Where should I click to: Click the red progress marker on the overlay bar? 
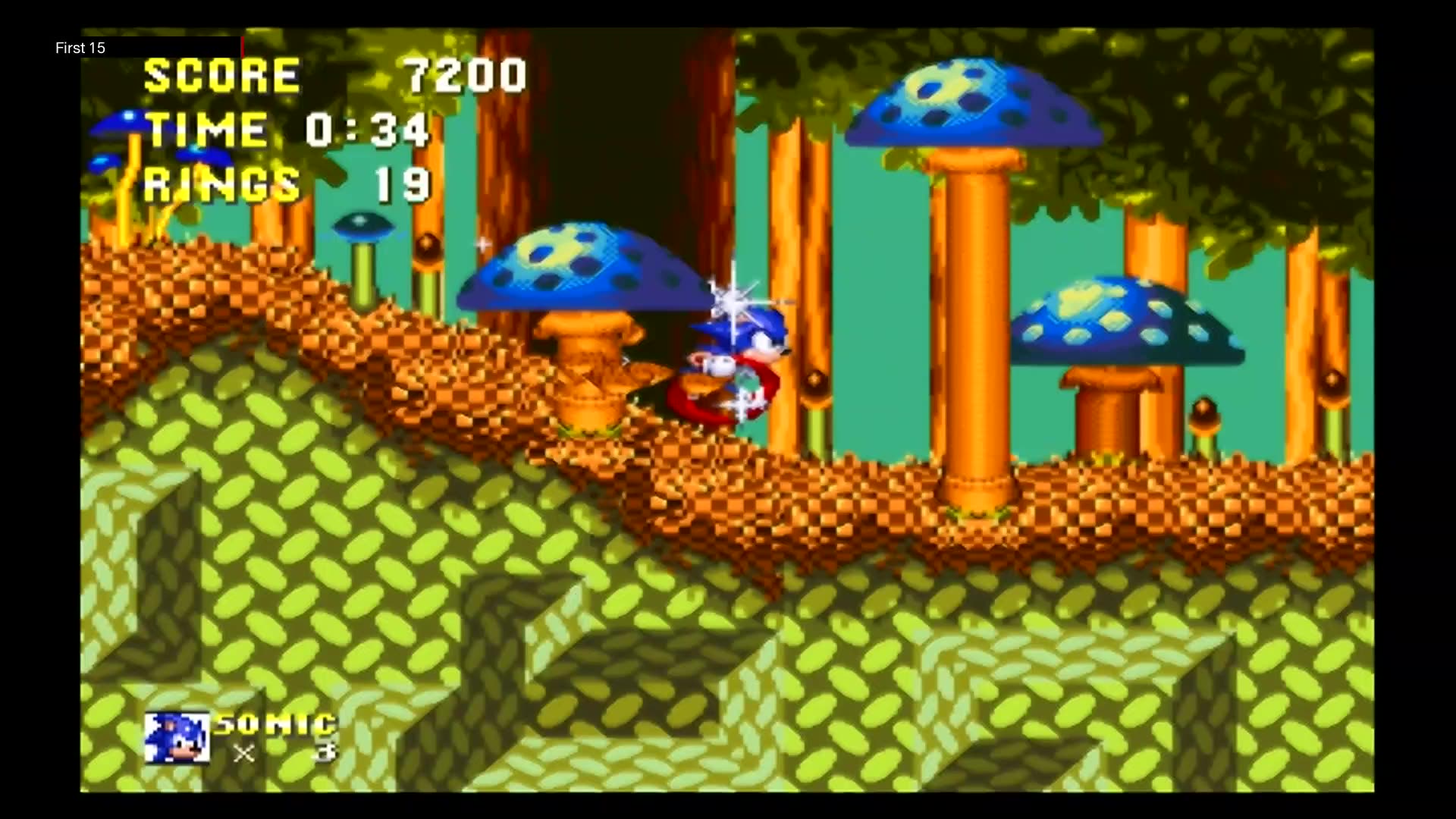coord(242,45)
